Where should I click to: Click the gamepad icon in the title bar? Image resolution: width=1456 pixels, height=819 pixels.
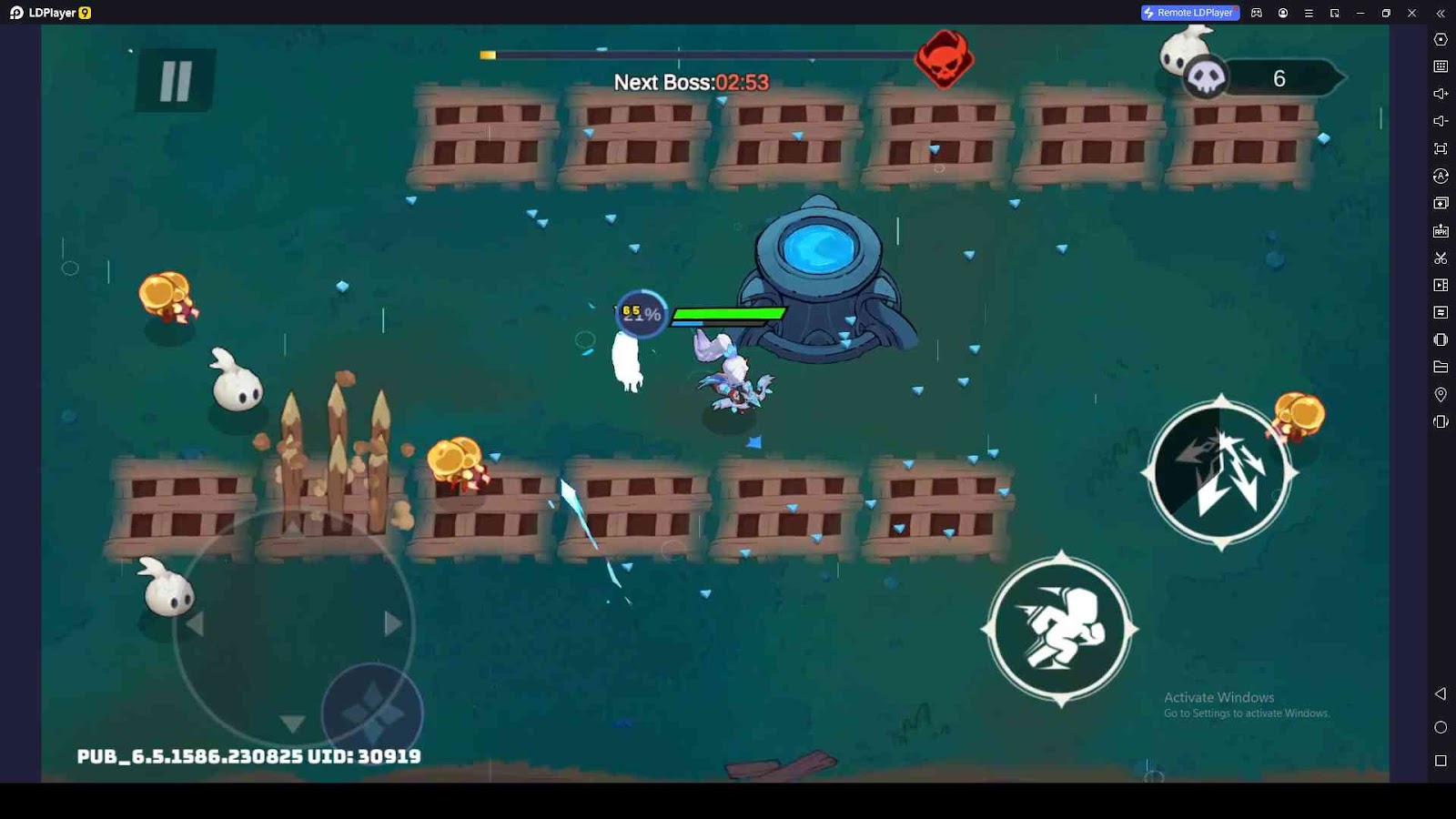1256,13
